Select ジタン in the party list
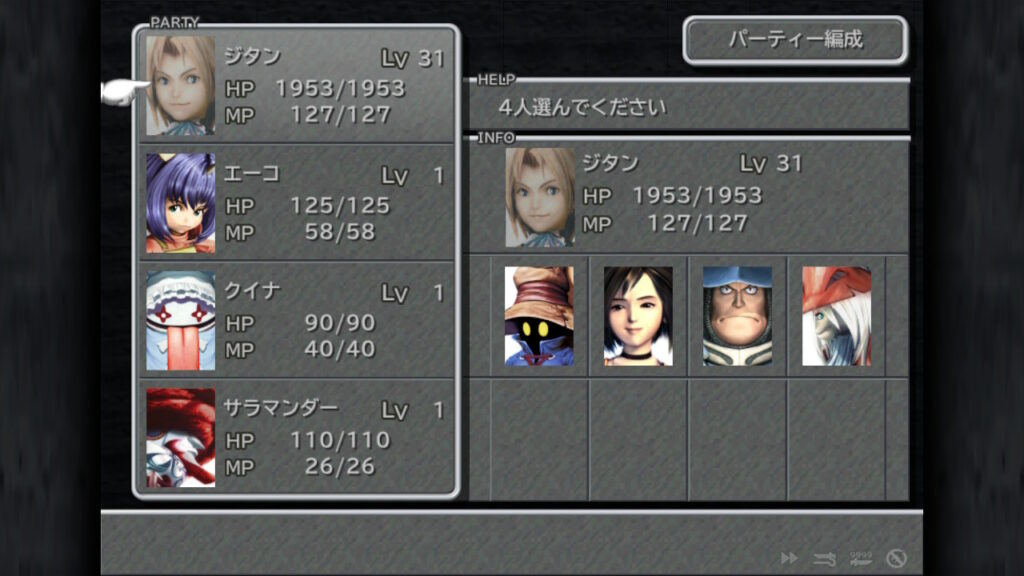The height and width of the screenshot is (576, 1024). coord(296,86)
